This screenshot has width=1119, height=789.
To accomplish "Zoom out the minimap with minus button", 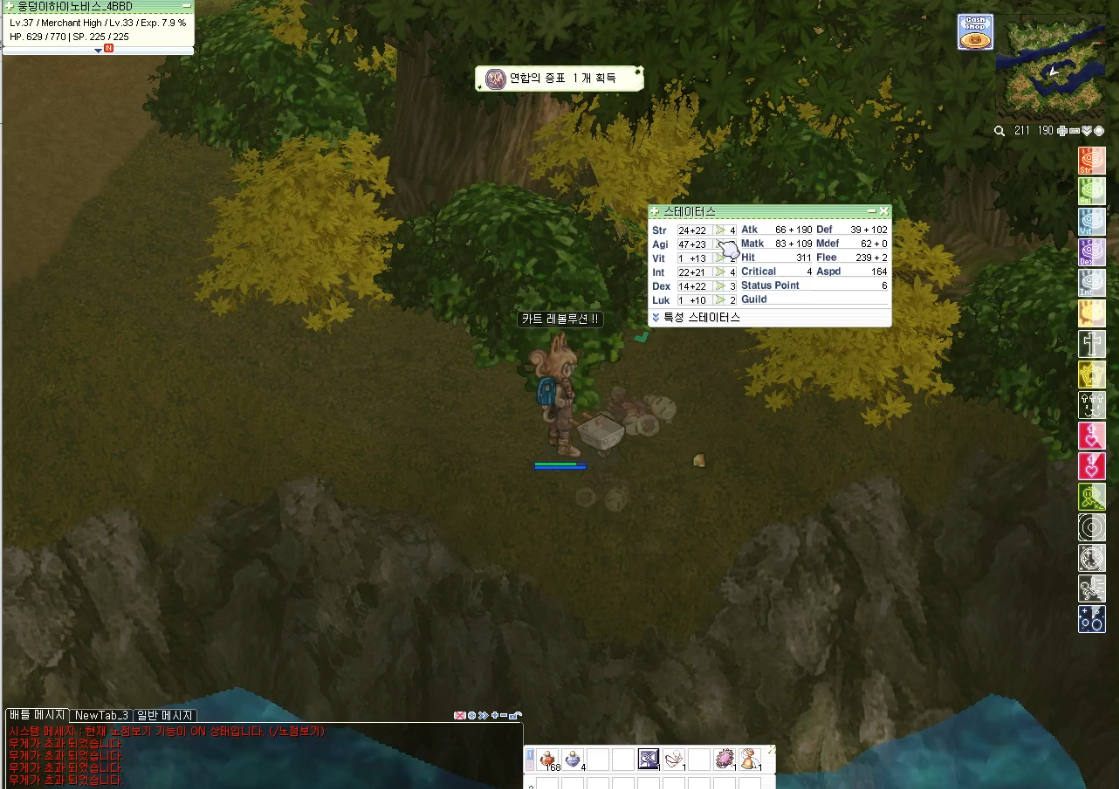I will (1075, 131).
